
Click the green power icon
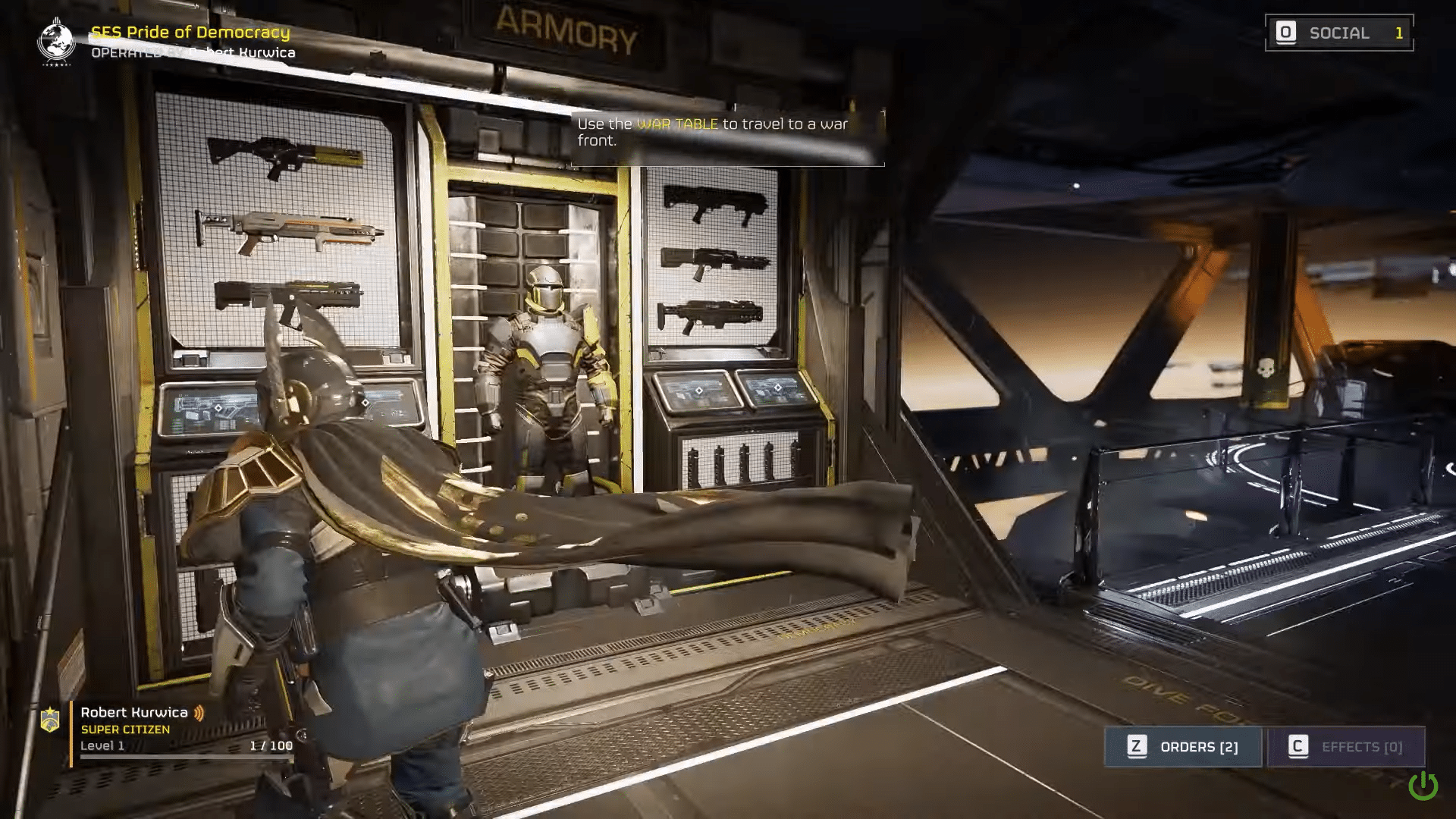pos(1423,786)
